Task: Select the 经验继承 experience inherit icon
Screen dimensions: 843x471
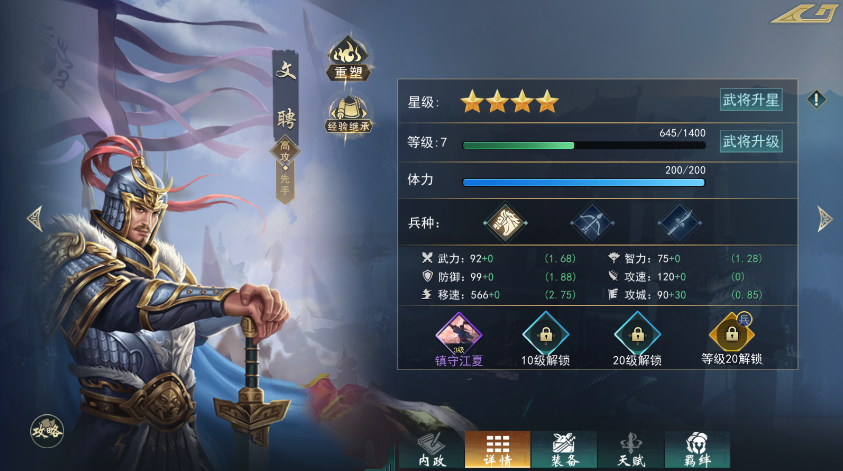Action: pos(349,115)
